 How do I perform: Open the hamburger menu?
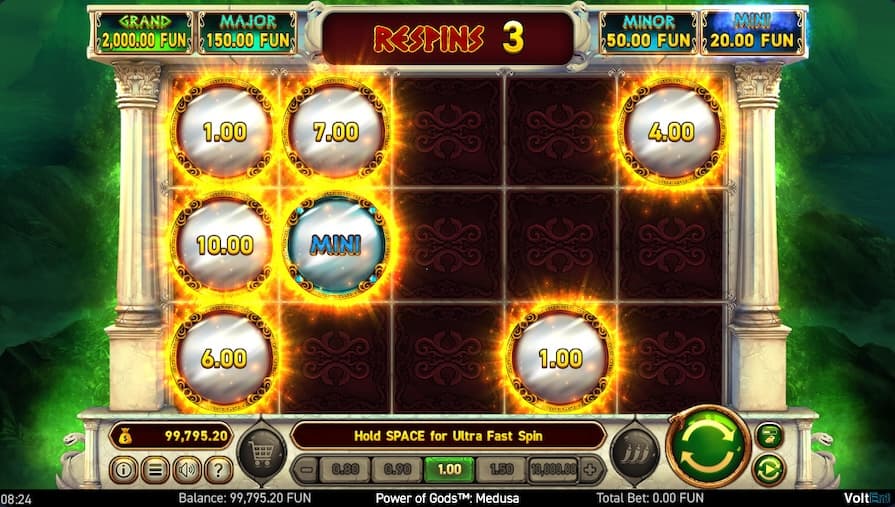click(155, 468)
